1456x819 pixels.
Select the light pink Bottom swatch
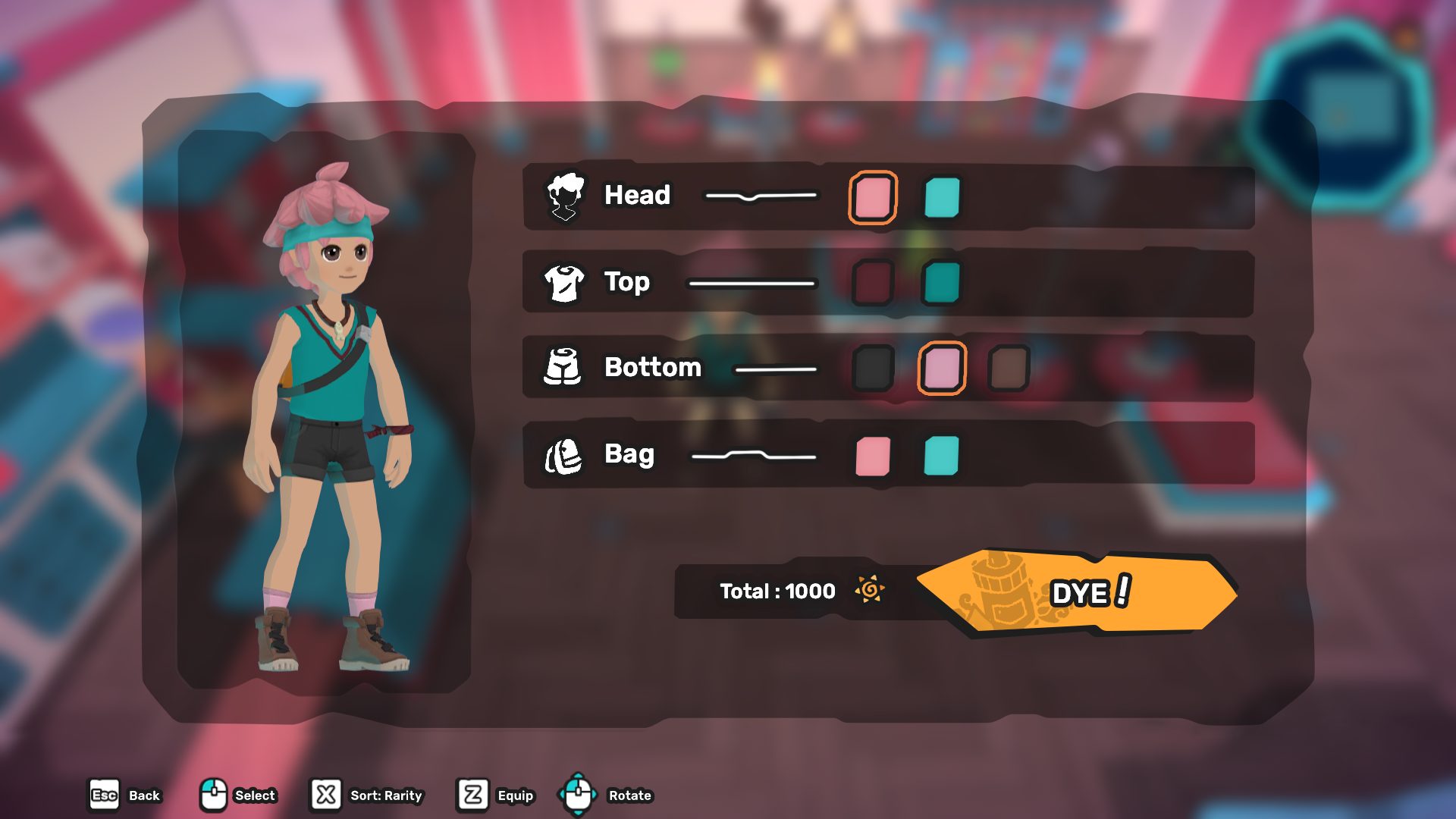pos(942,369)
